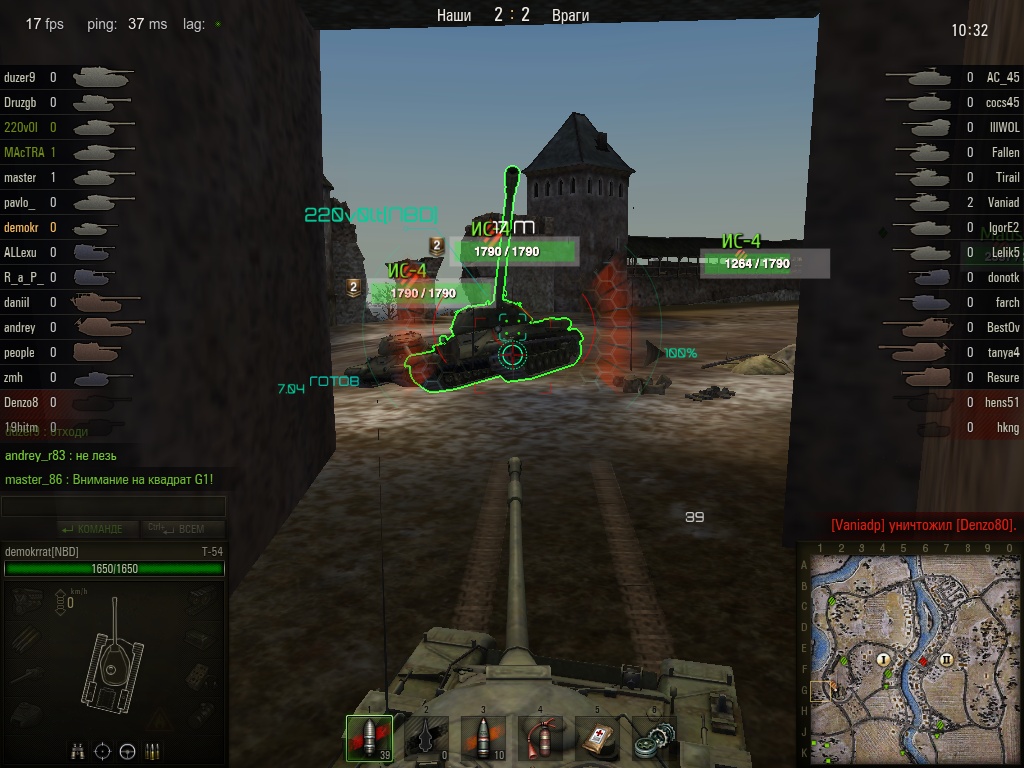Select enemy Vaniad in the enemy team list
Viewport: 1024px width, 768px height.
[x=1002, y=202]
